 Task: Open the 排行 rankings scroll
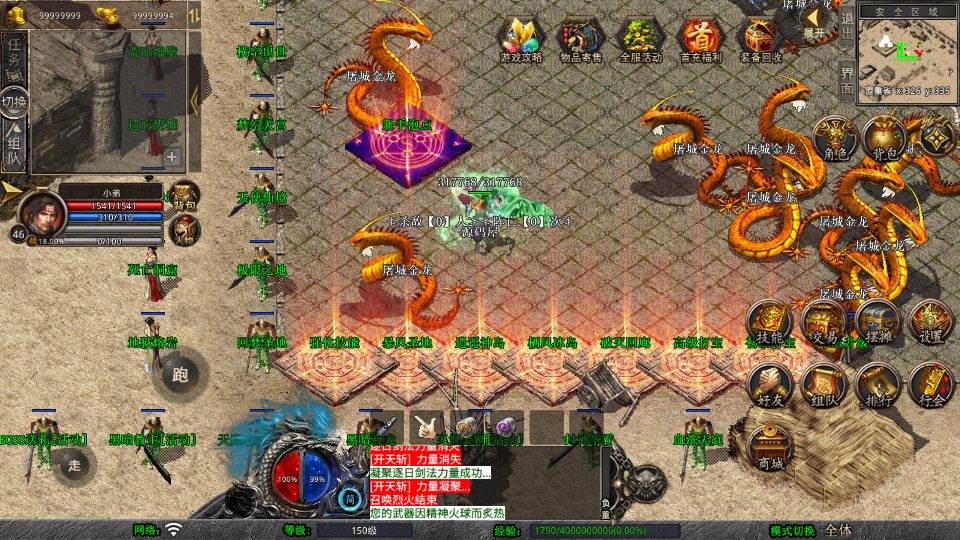coord(877,385)
